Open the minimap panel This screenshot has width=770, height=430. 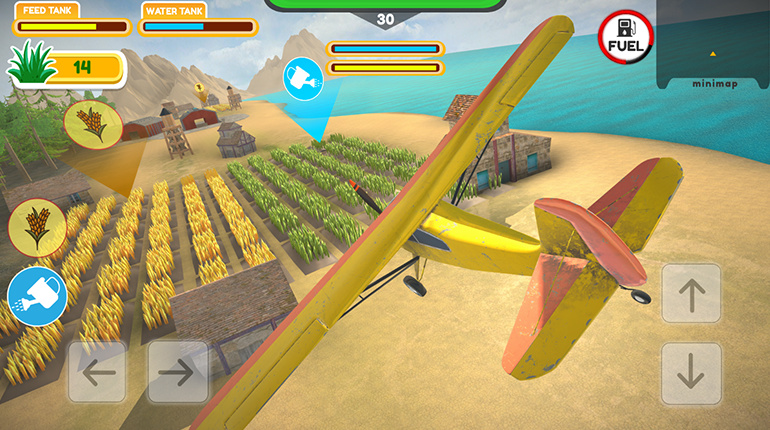(713, 45)
